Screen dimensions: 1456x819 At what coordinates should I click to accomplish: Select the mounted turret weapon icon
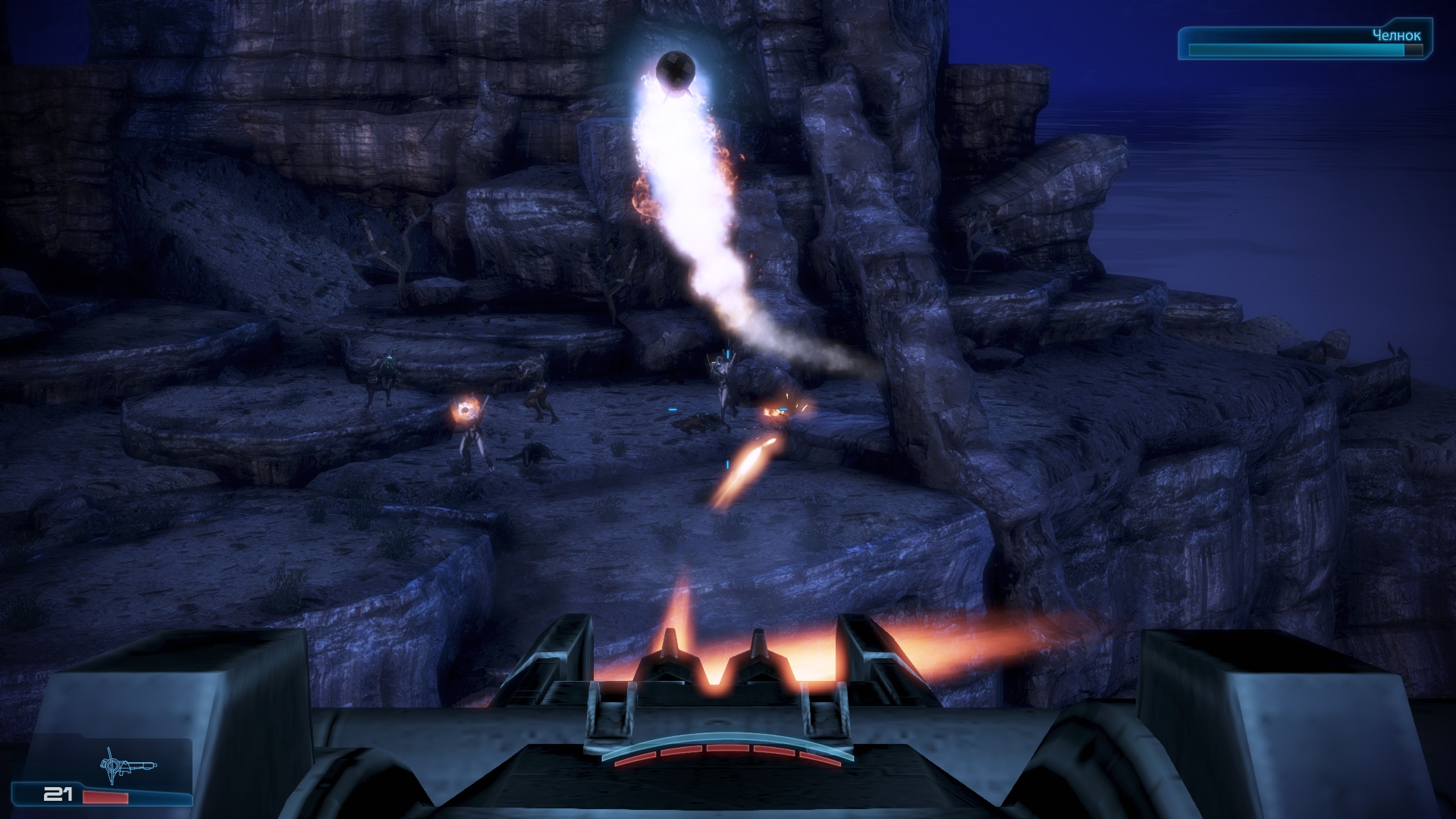(x=127, y=764)
